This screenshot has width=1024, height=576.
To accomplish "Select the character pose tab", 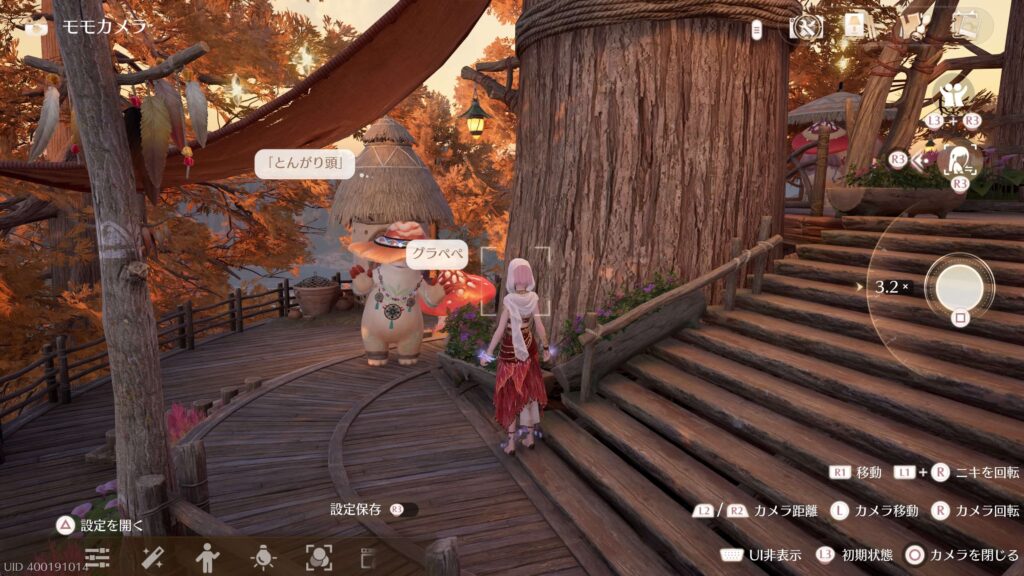I will coord(208,557).
